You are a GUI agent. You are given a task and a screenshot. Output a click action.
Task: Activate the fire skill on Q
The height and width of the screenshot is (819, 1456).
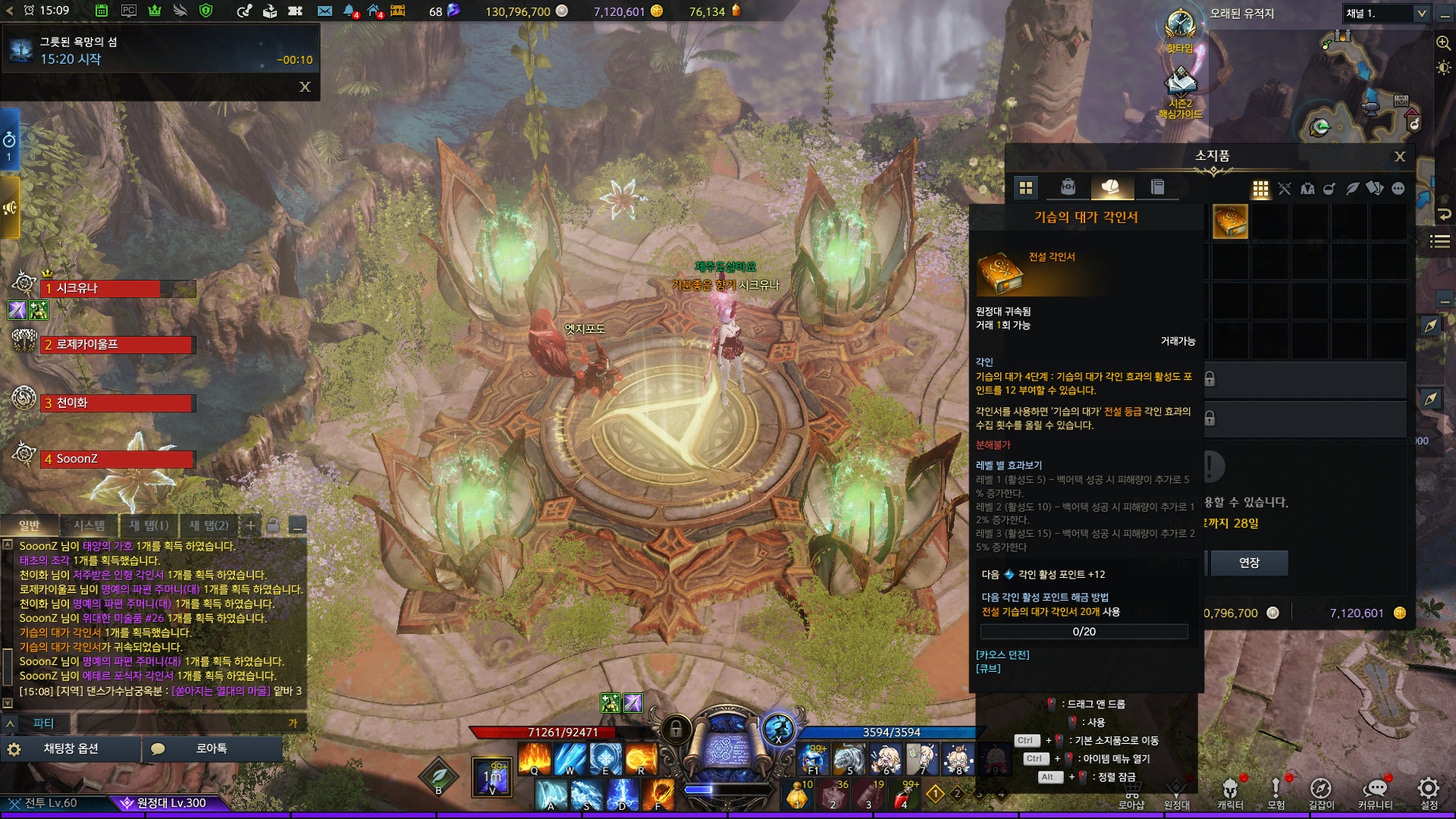[534, 758]
